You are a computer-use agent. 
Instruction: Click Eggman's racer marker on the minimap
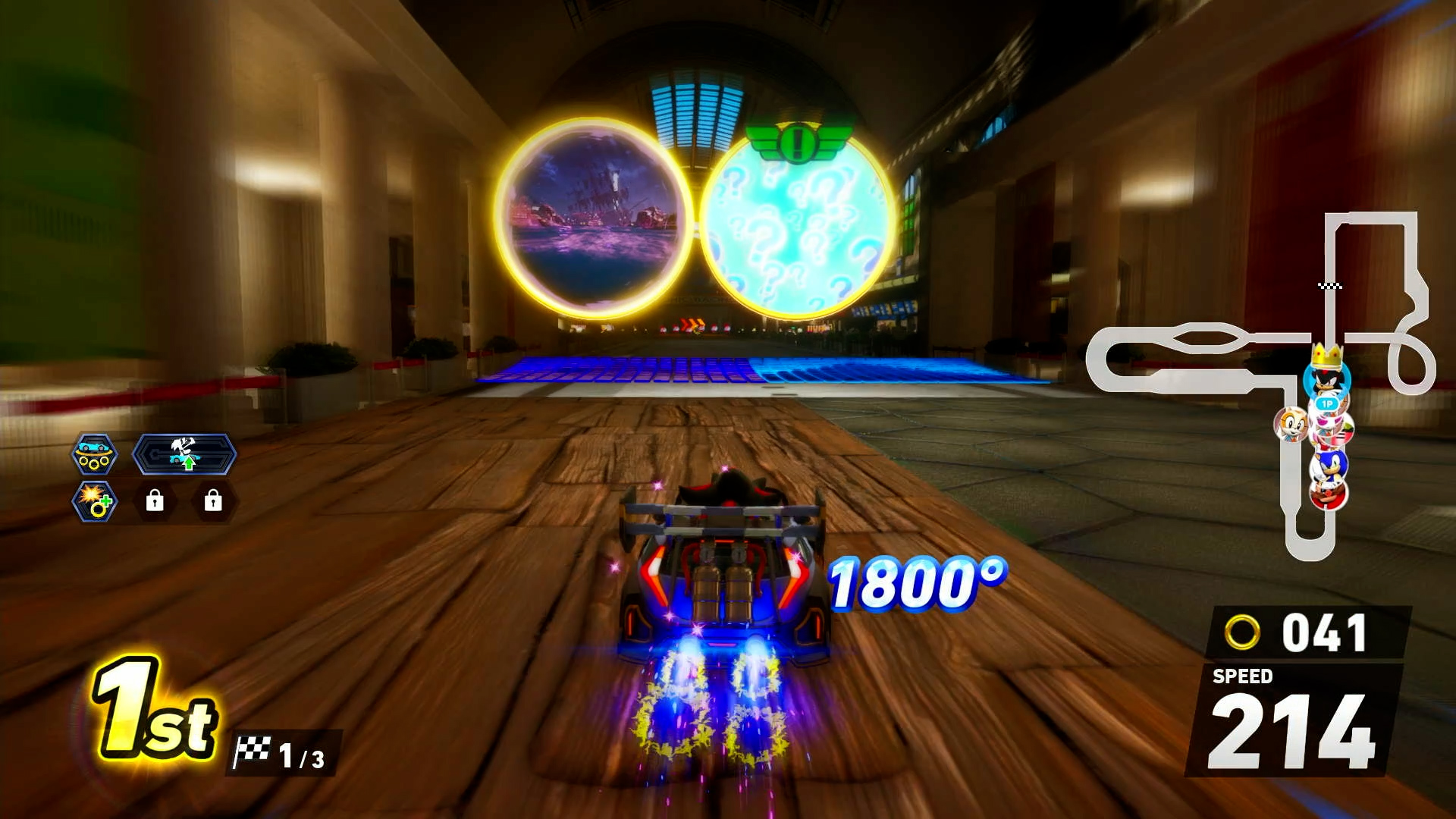[x=1328, y=494]
